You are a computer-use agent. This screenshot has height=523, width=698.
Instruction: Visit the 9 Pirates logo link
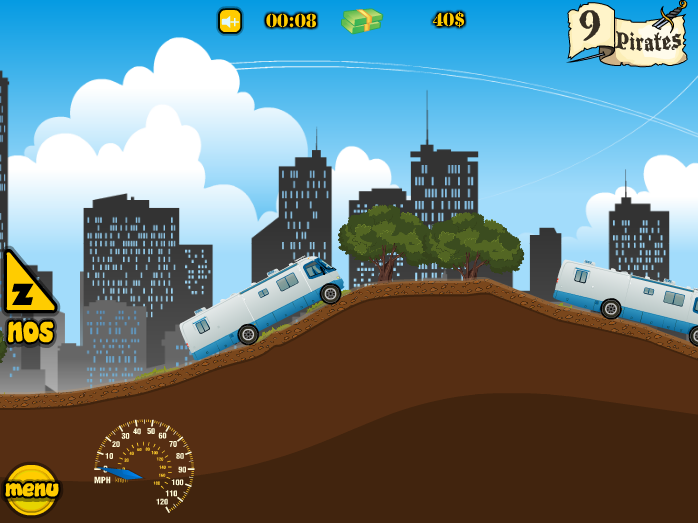pyautogui.click(x=628, y=34)
